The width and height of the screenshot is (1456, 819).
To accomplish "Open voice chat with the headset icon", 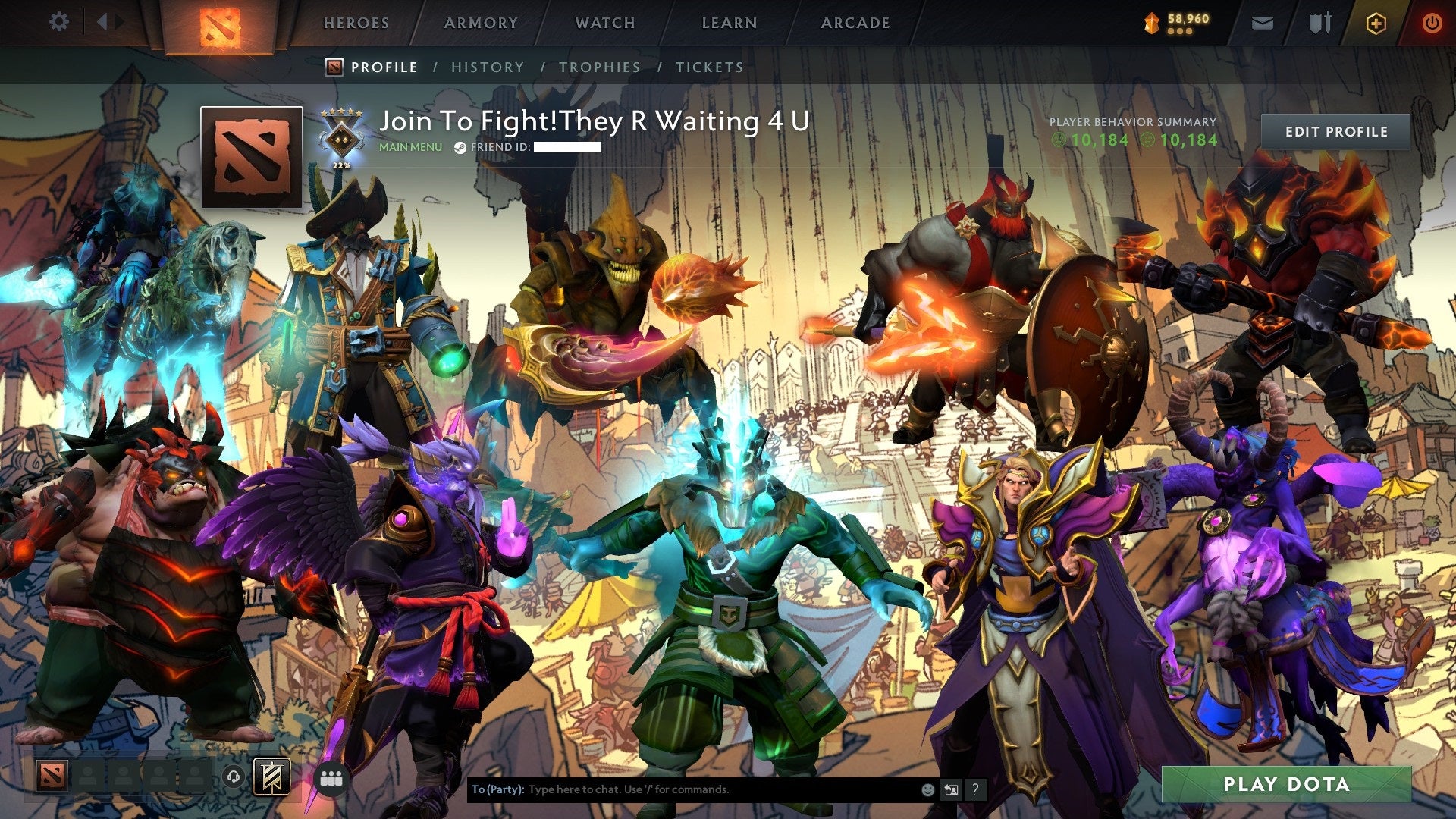I will [x=234, y=777].
